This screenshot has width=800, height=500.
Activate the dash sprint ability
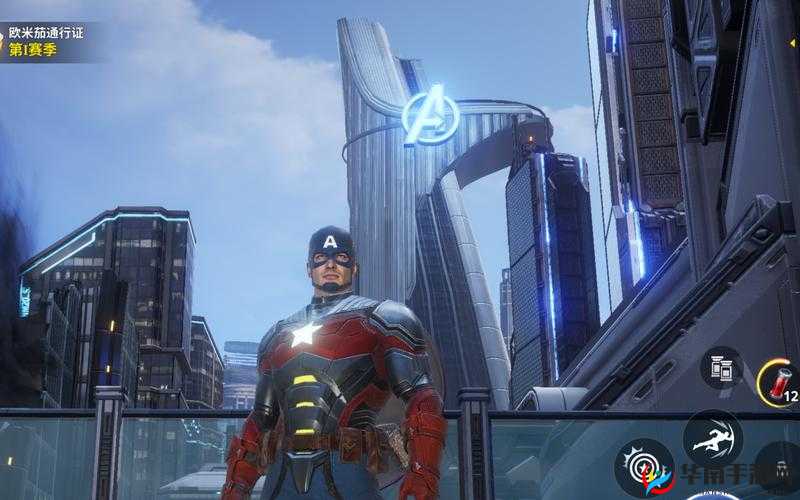tap(712, 438)
